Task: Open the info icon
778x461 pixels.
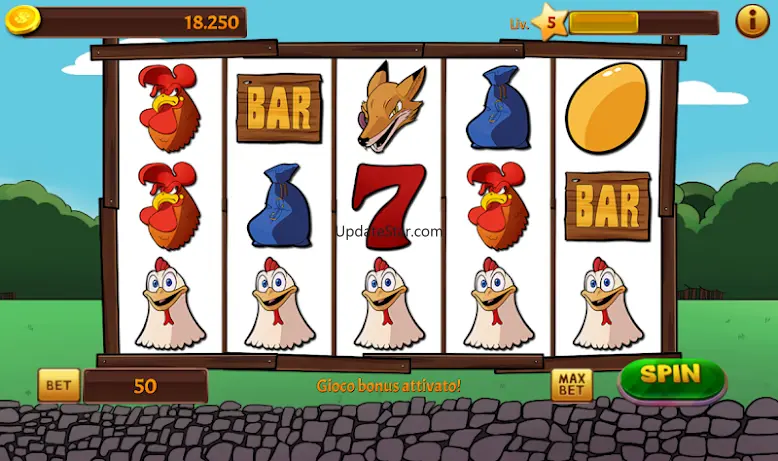Action: coord(752,20)
